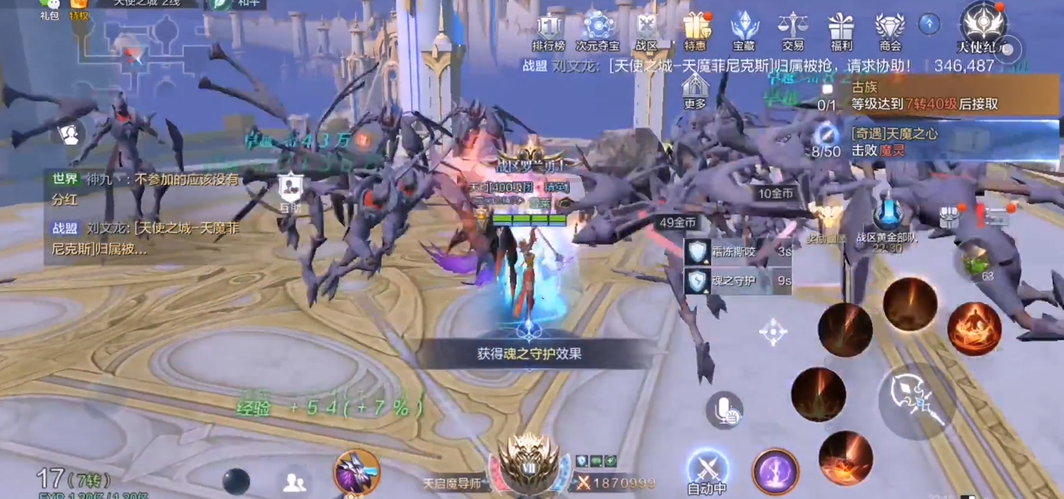The width and height of the screenshot is (1064, 499).
Task: Open the 商会 diamond shop icon
Action: point(889,30)
